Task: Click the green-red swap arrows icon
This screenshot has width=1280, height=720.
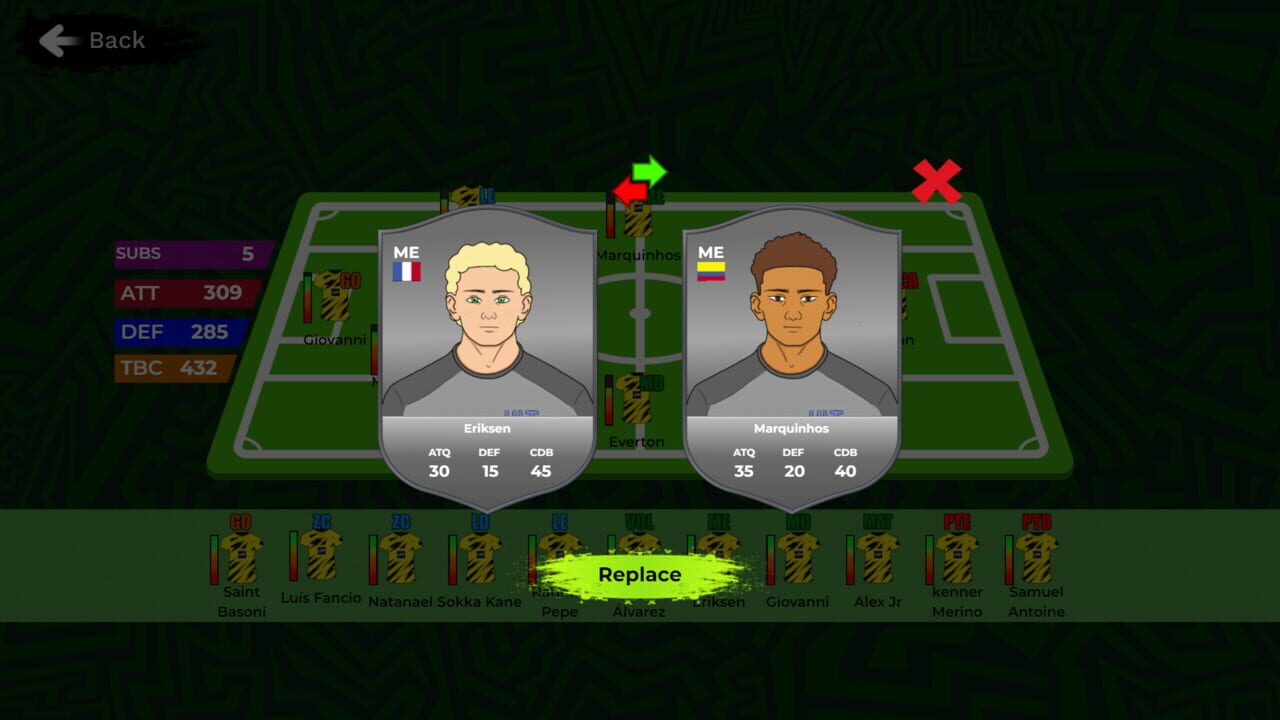Action: [641, 180]
